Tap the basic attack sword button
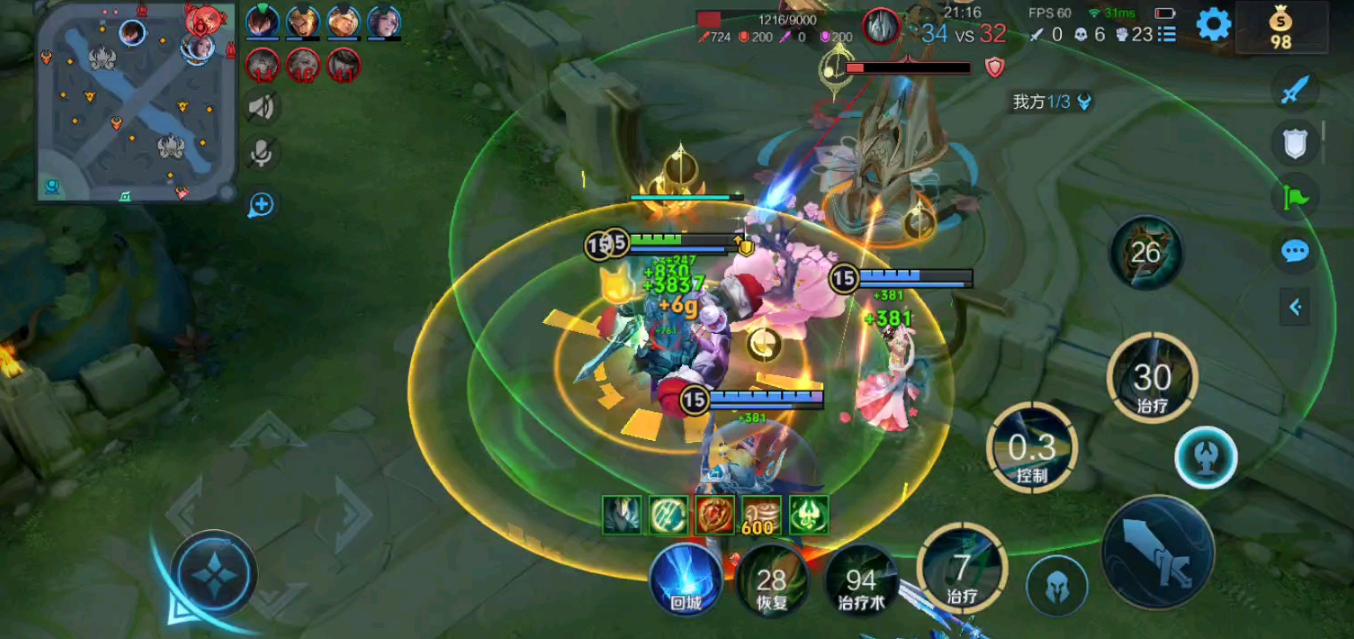Screen dimensions: 1354x639 (x=1157, y=553)
